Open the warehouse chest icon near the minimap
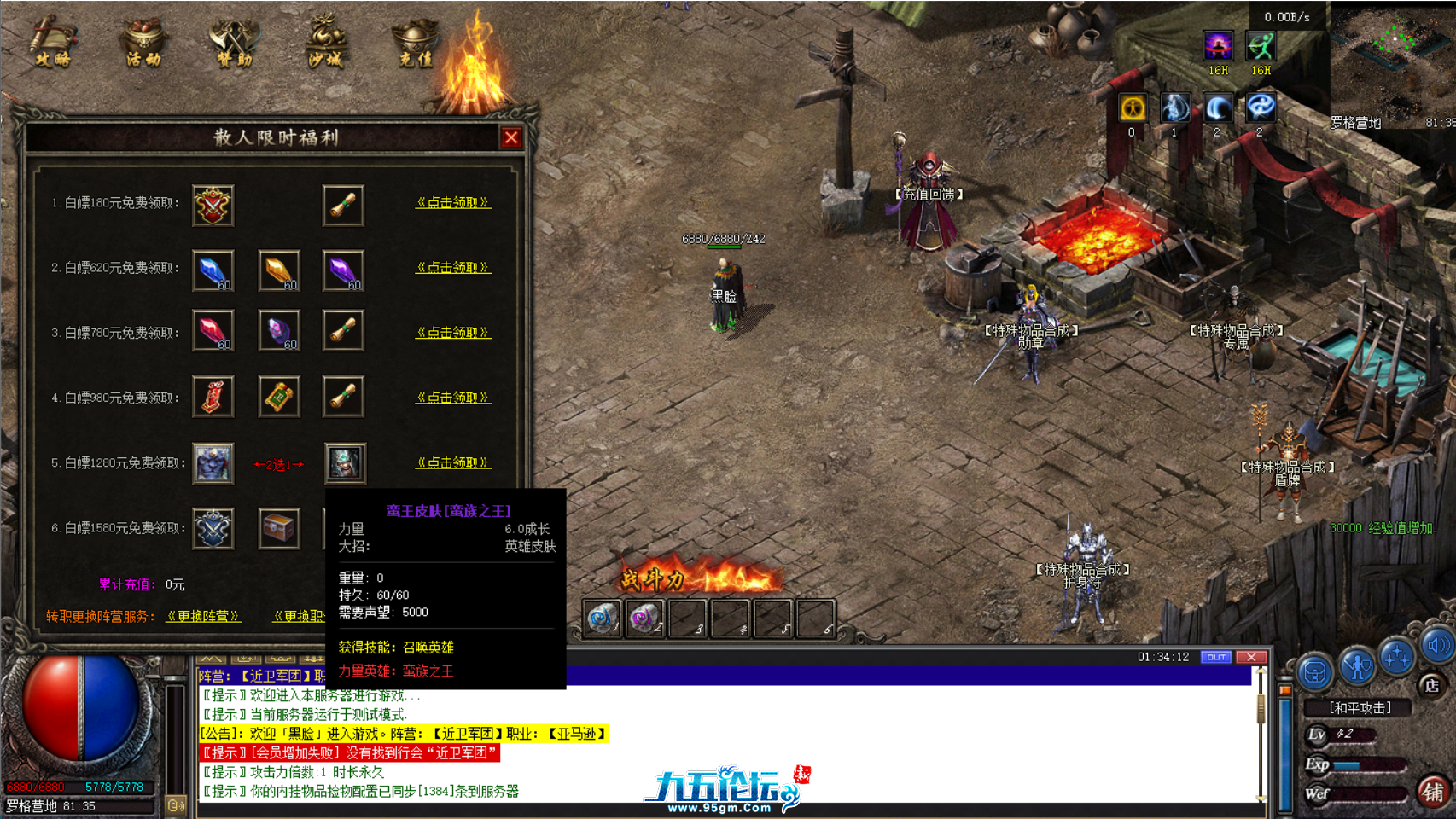The height and width of the screenshot is (819, 1456). point(1314,672)
